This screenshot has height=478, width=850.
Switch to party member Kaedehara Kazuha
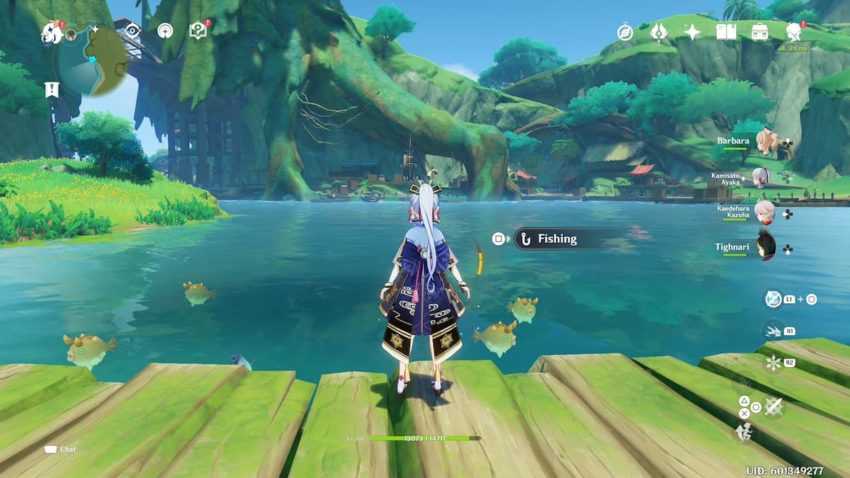(765, 212)
